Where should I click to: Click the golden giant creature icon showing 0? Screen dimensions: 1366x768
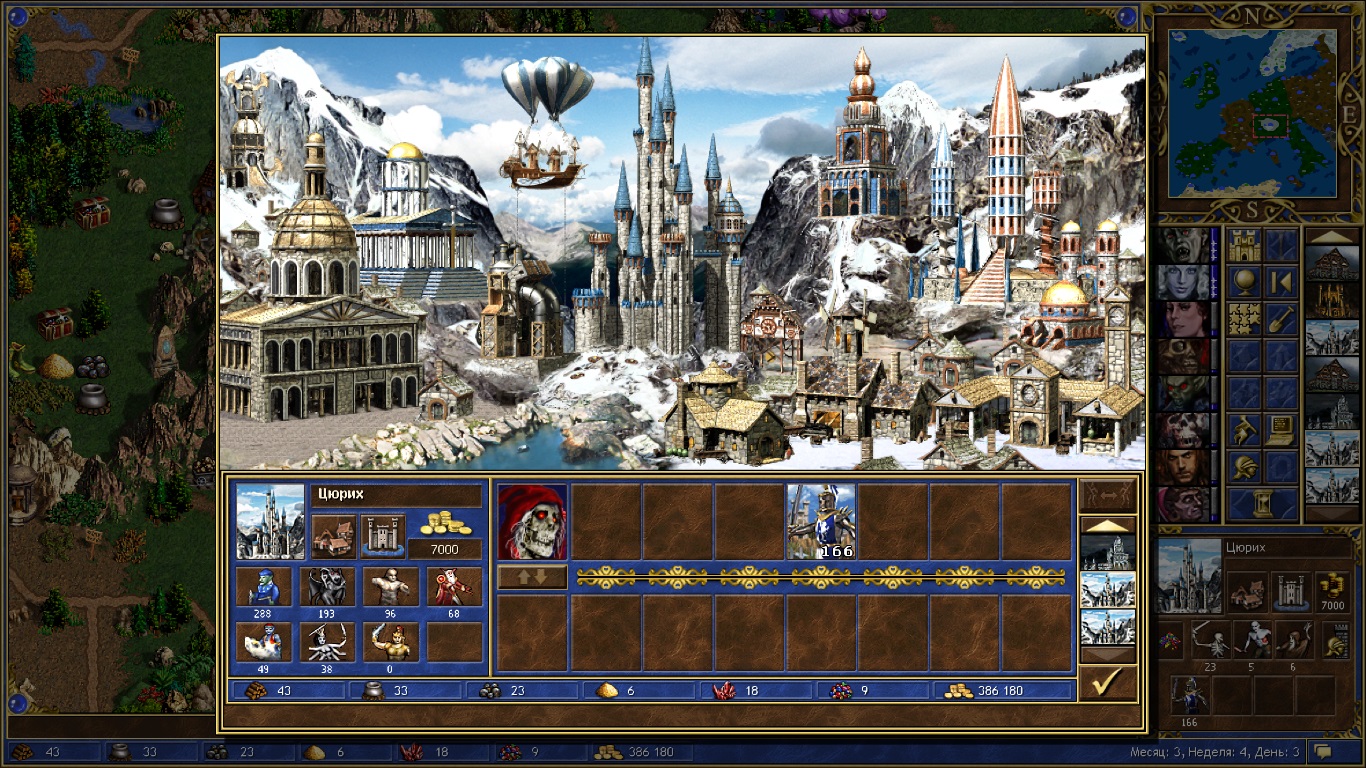(x=390, y=642)
